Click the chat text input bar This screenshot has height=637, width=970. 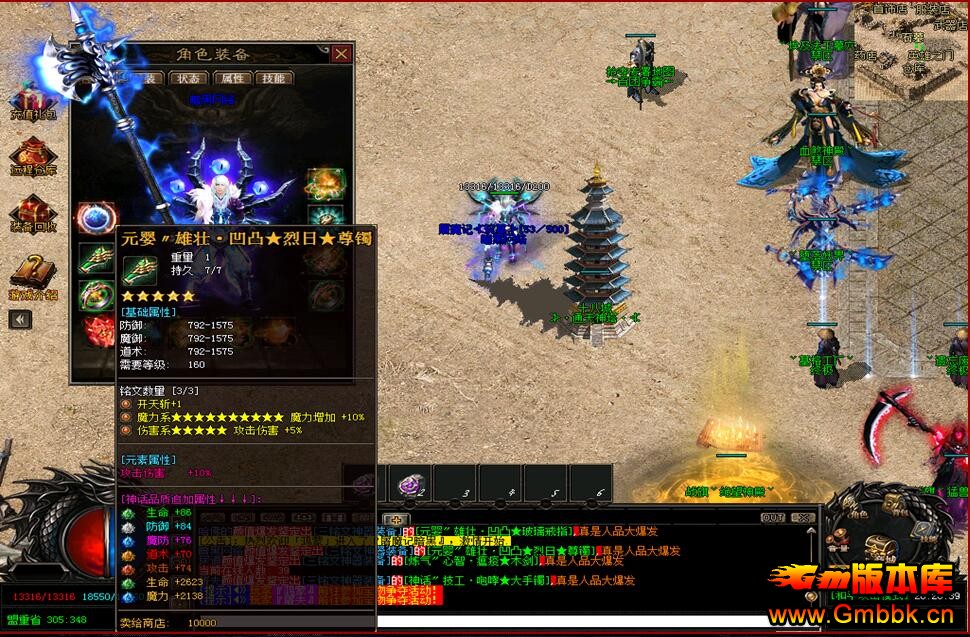tap(600, 622)
